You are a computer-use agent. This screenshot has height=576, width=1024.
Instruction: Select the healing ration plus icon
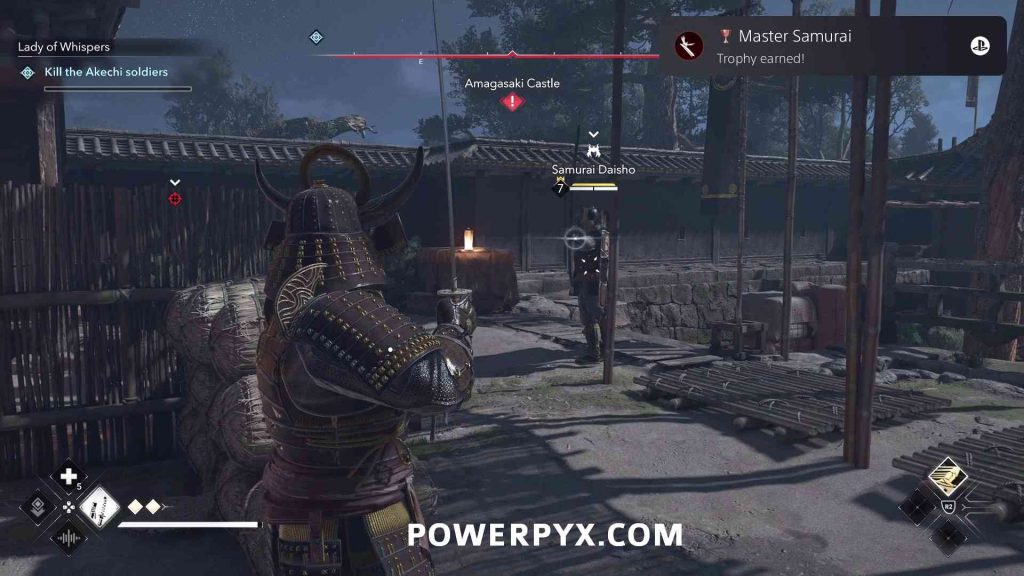tap(68, 476)
